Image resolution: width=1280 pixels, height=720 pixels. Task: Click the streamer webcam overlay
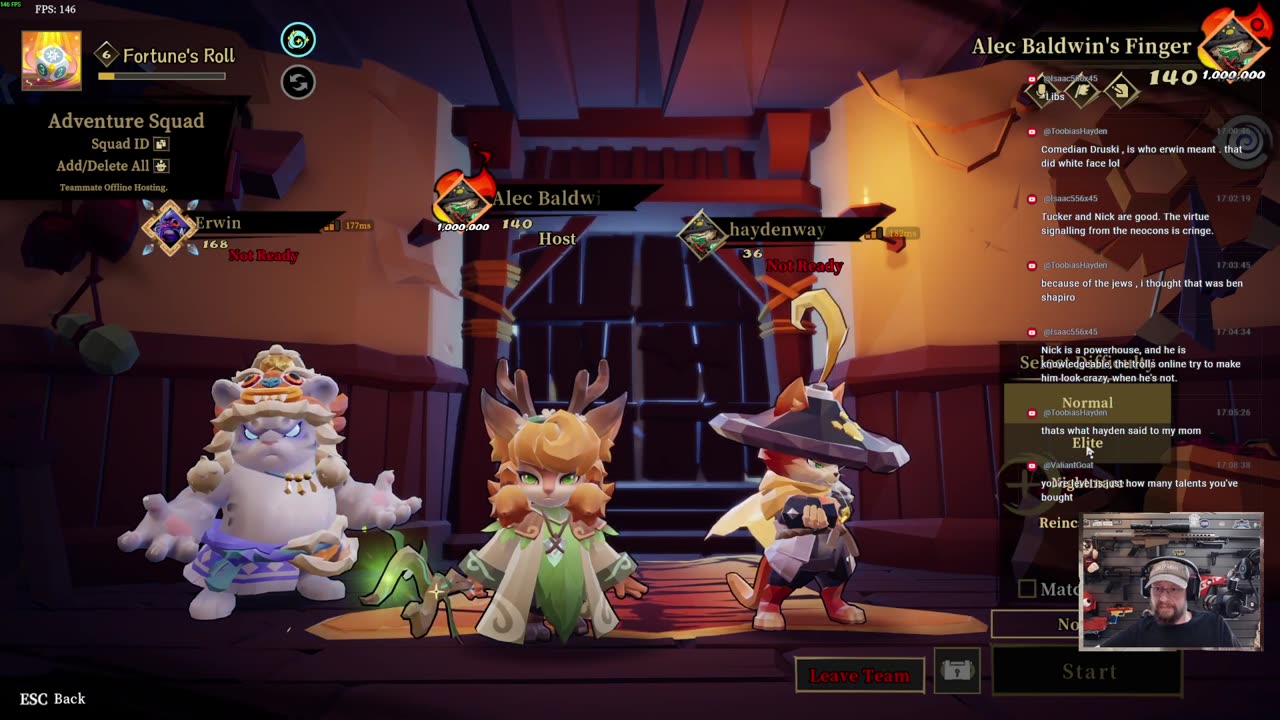tap(1171, 582)
